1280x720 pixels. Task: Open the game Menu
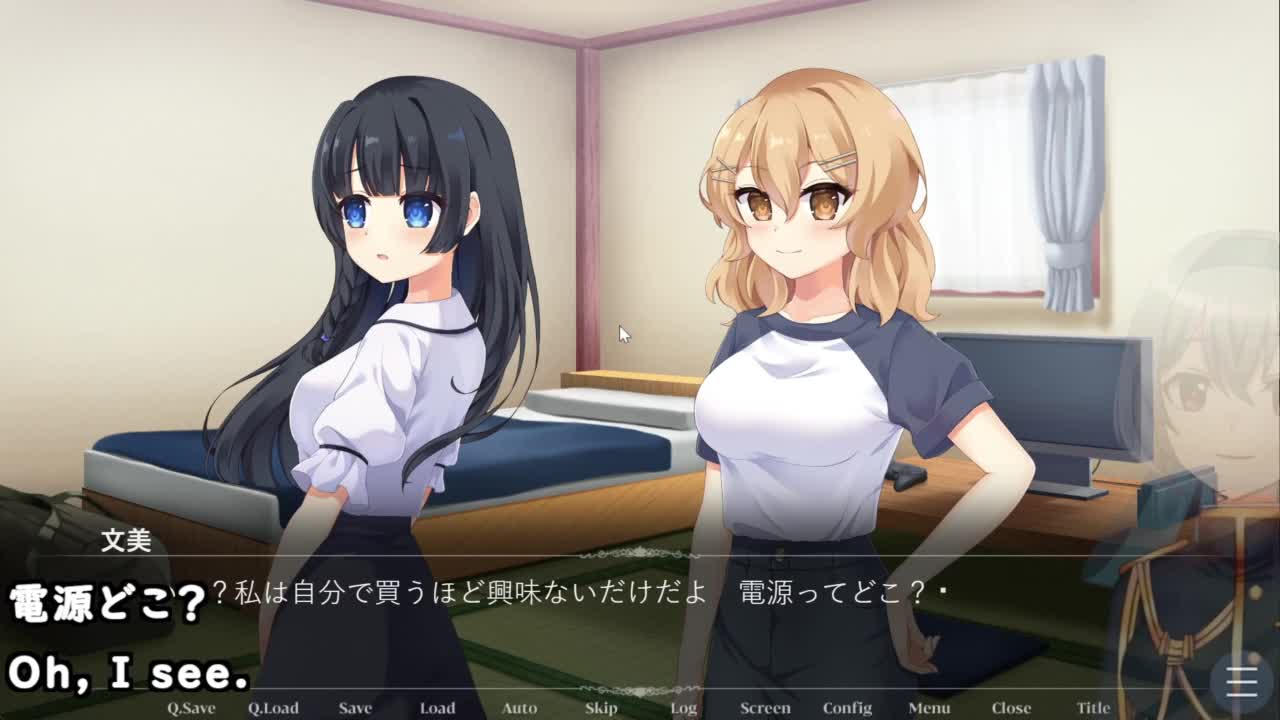click(x=929, y=708)
